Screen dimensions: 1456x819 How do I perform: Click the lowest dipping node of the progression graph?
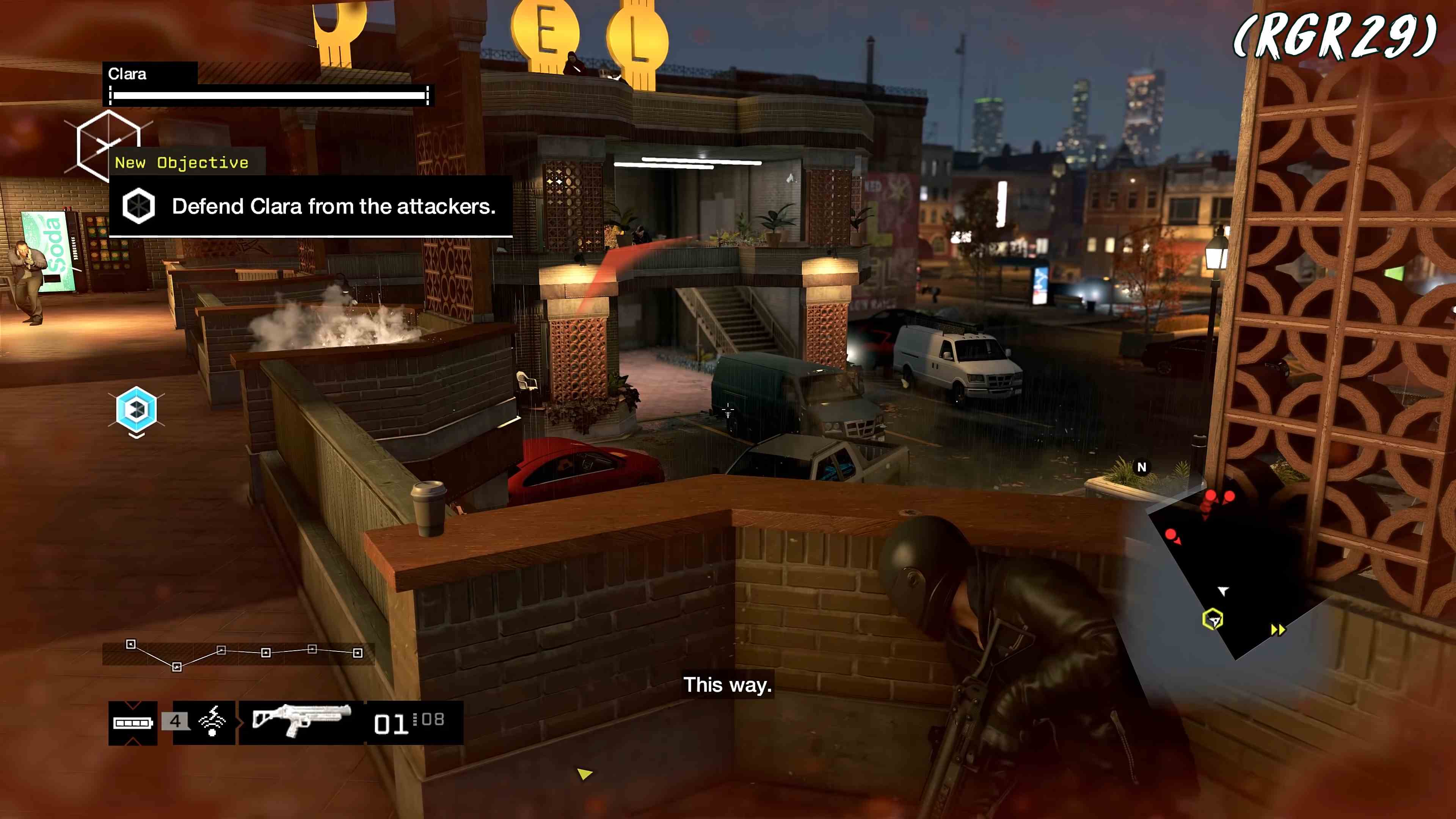177,667
